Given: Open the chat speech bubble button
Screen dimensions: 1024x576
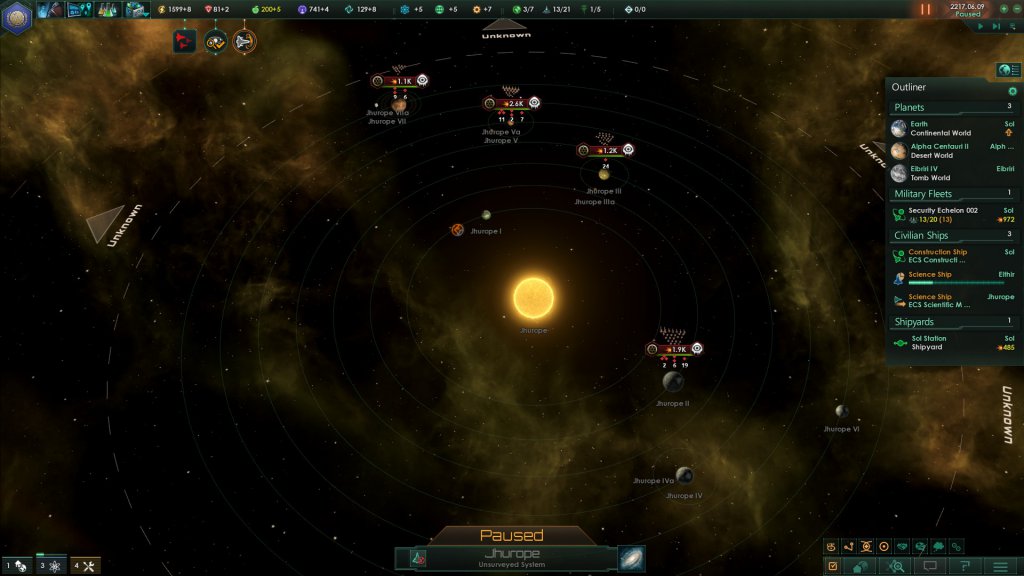Looking at the screenshot, I should (x=930, y=566).
